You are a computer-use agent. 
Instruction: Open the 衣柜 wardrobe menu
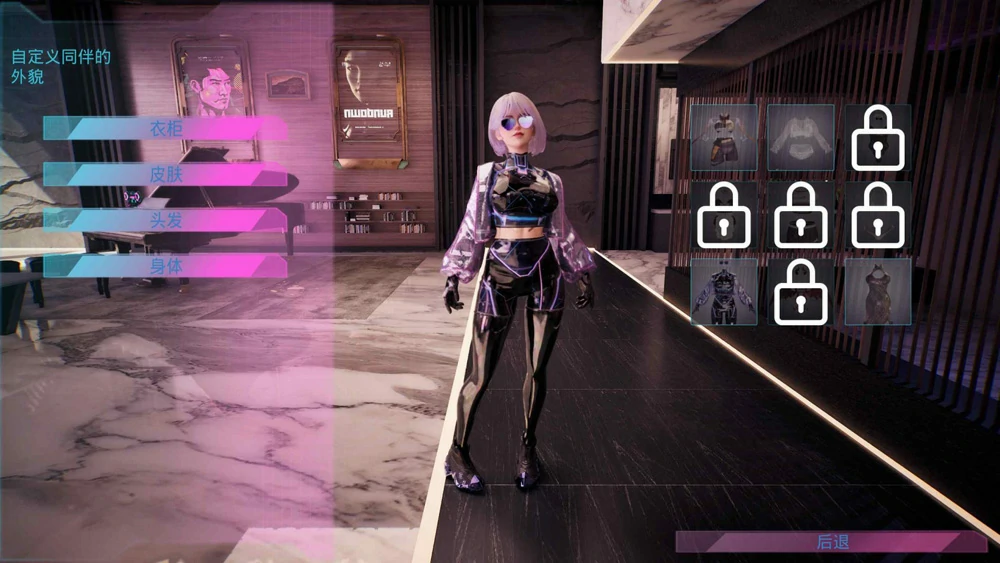(x=166, y=128)
